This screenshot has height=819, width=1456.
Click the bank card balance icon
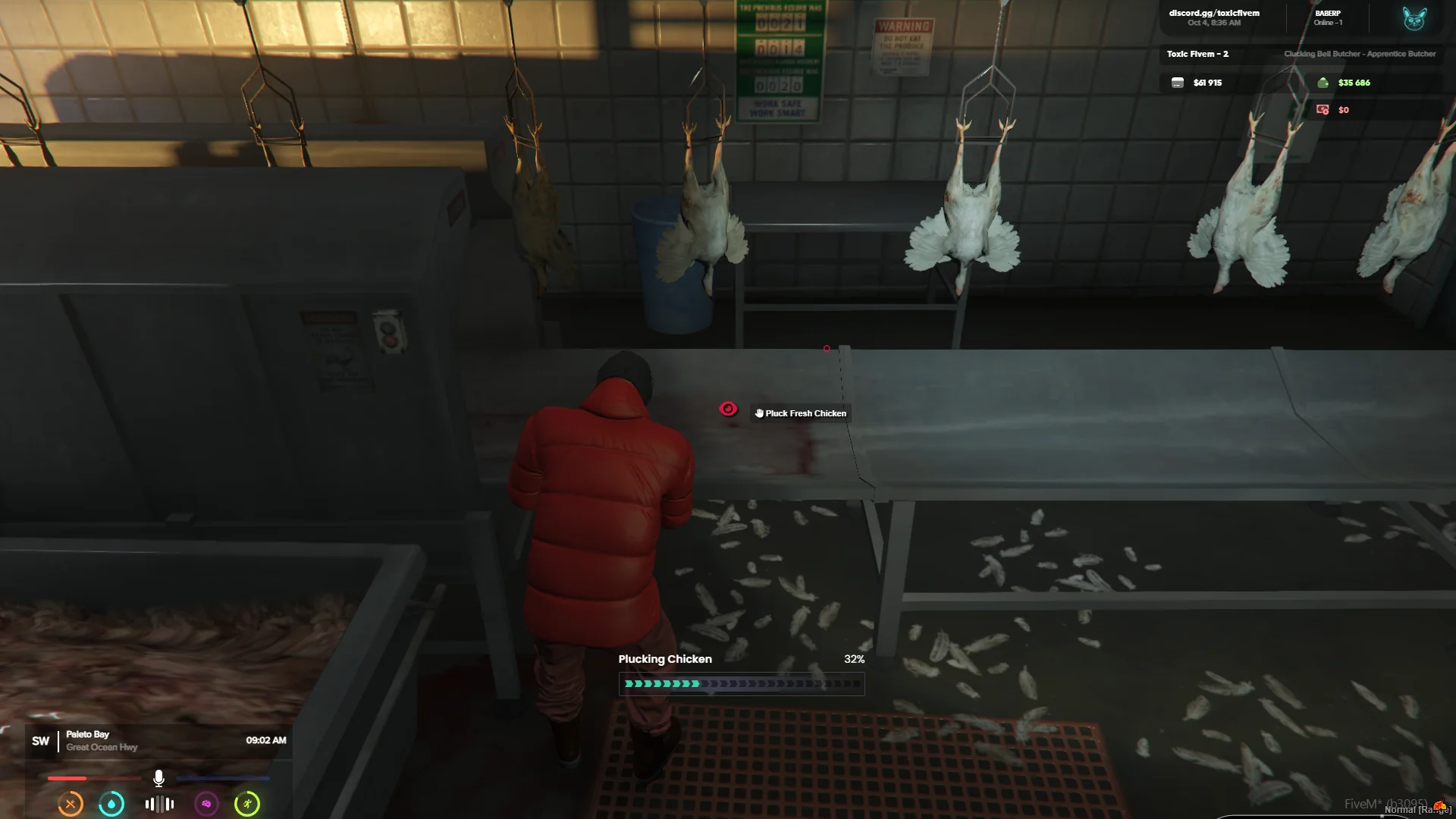[x=1177, y=83]
